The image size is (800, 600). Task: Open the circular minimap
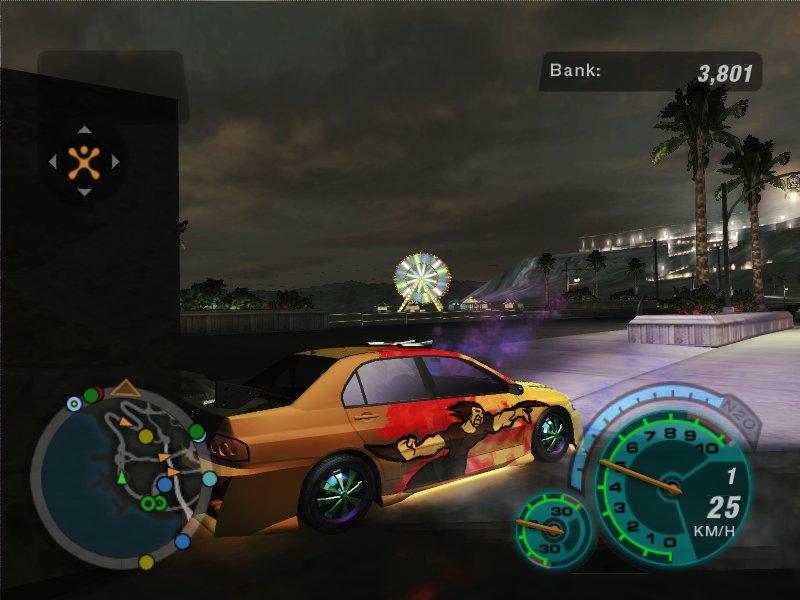click(x=120, y=478)
